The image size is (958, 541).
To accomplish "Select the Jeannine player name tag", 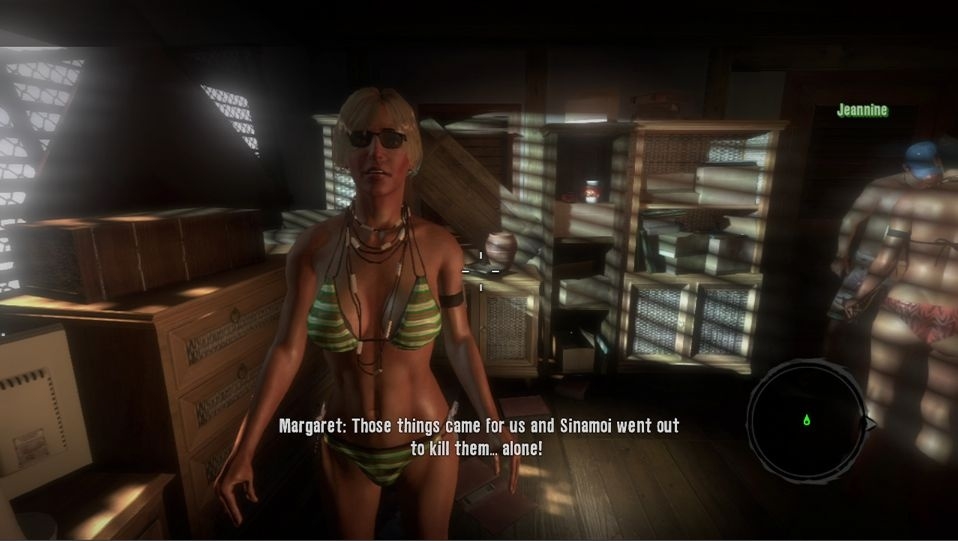I will pos(862,111).
